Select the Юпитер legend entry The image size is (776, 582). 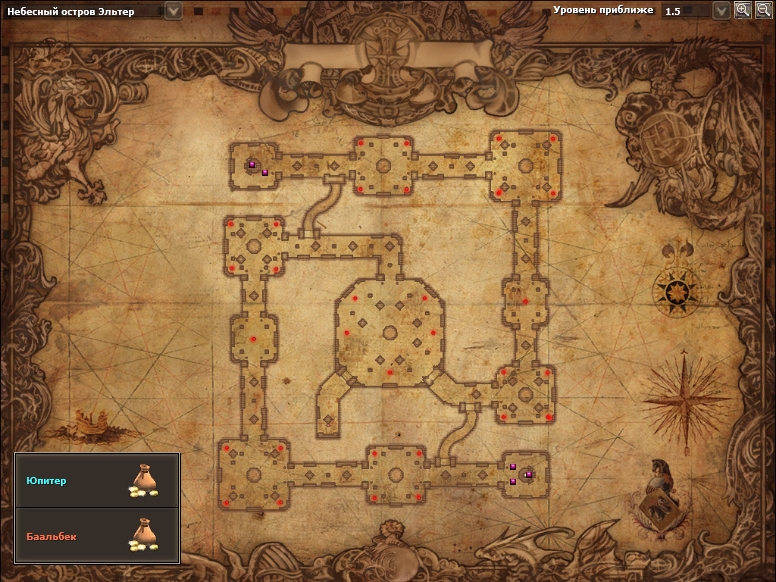(97, 481)
